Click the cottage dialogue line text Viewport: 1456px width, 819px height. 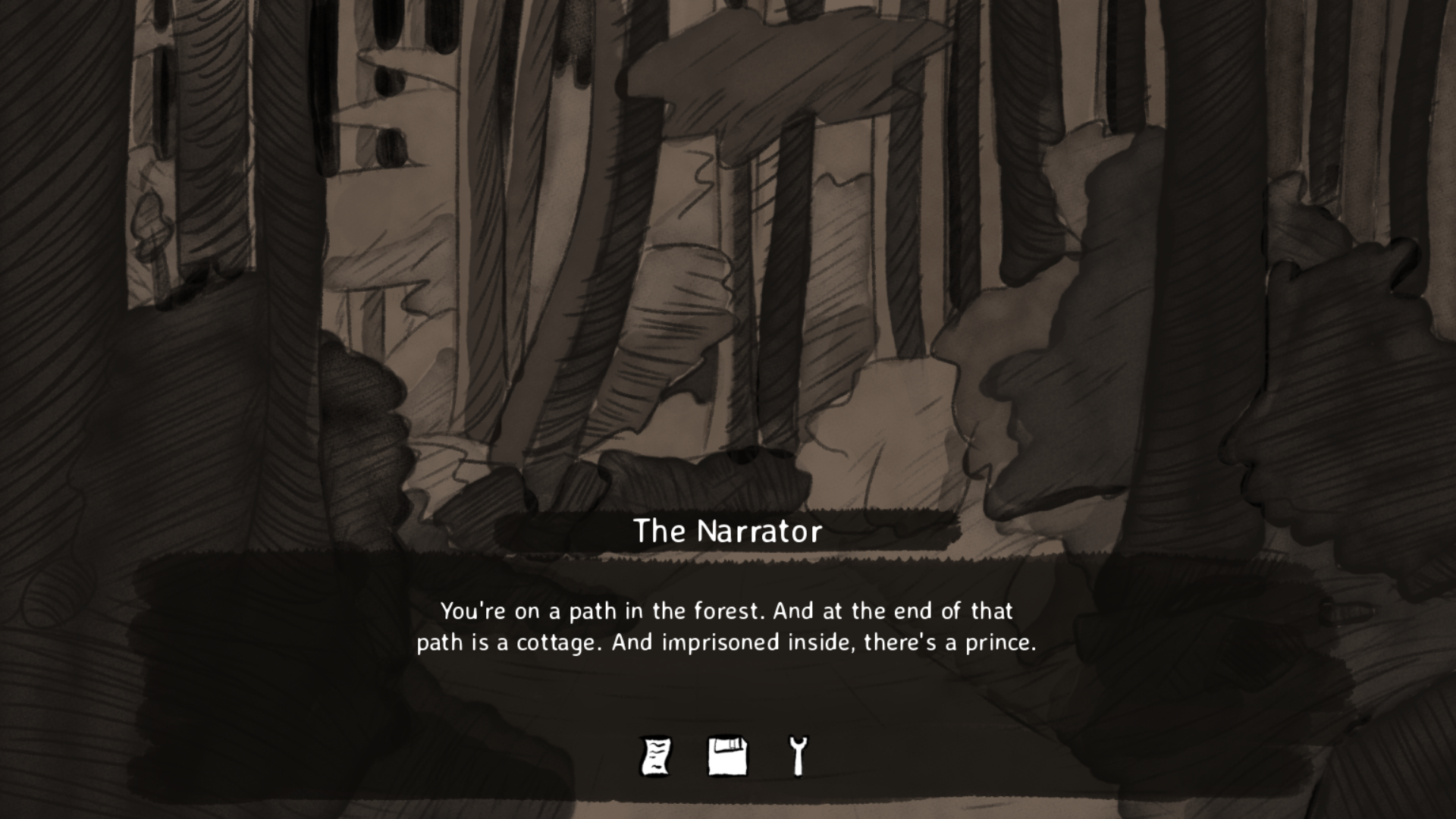click(x=728, y=642)
